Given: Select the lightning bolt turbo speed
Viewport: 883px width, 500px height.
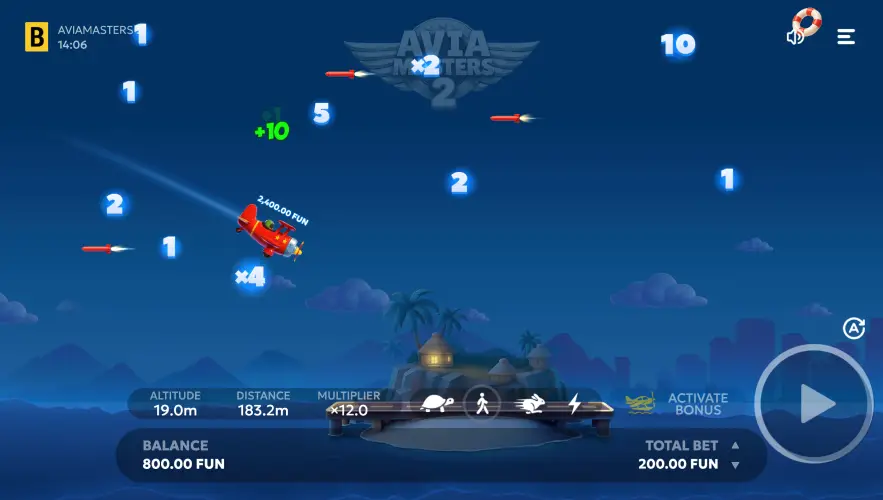Looking at the screenshot, I should 574,404.
